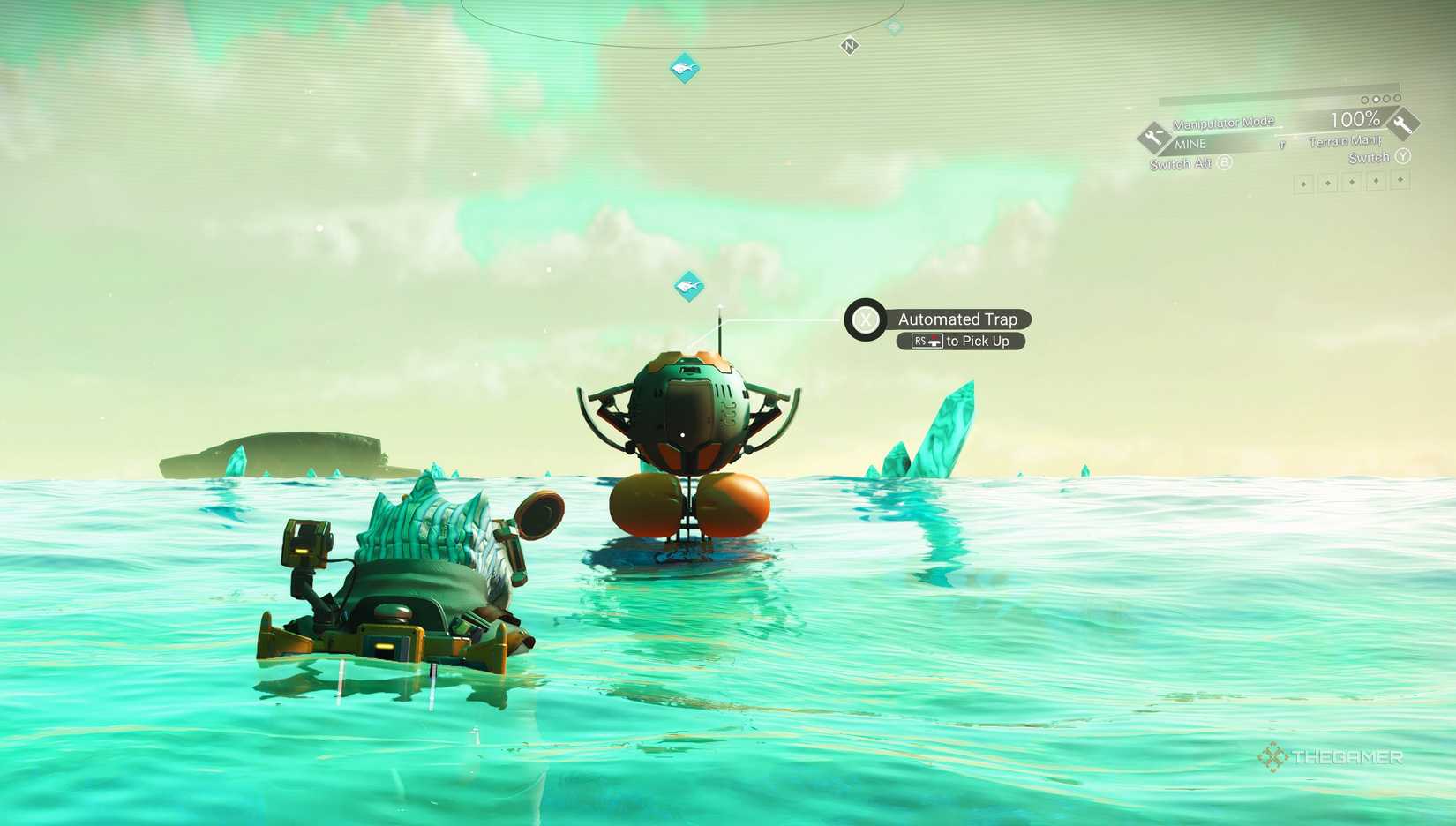Click the faded fish icon at compass right edge
Image resolution: width=1456 pixels, height=826 pixels.
[893, 26]
